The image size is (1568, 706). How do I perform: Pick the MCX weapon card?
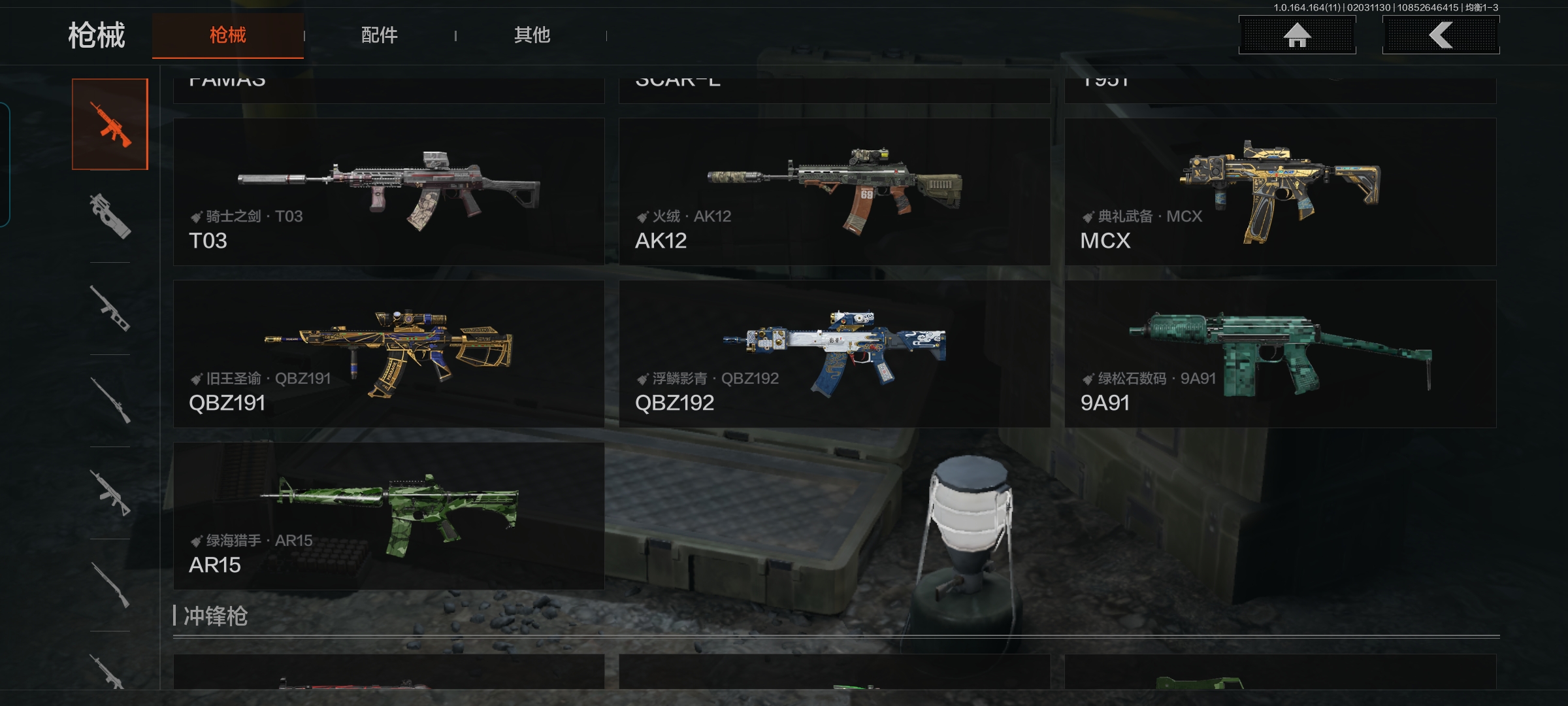click(x=1280, y=192)
